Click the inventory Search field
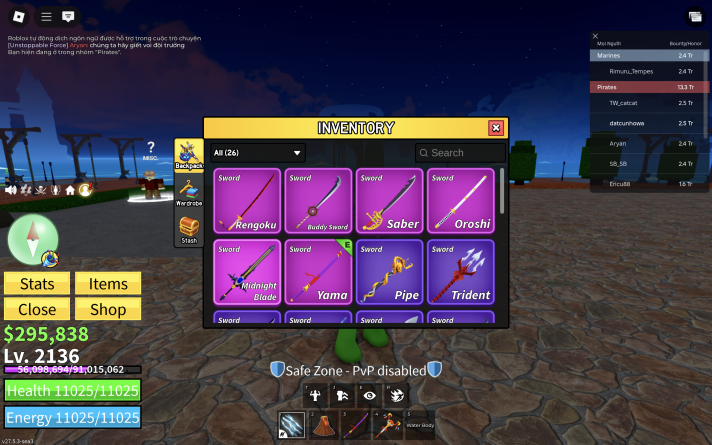Image resolution: width=712 pixels, height=445 pixels. pyautogui.click(x=461, y=153)
